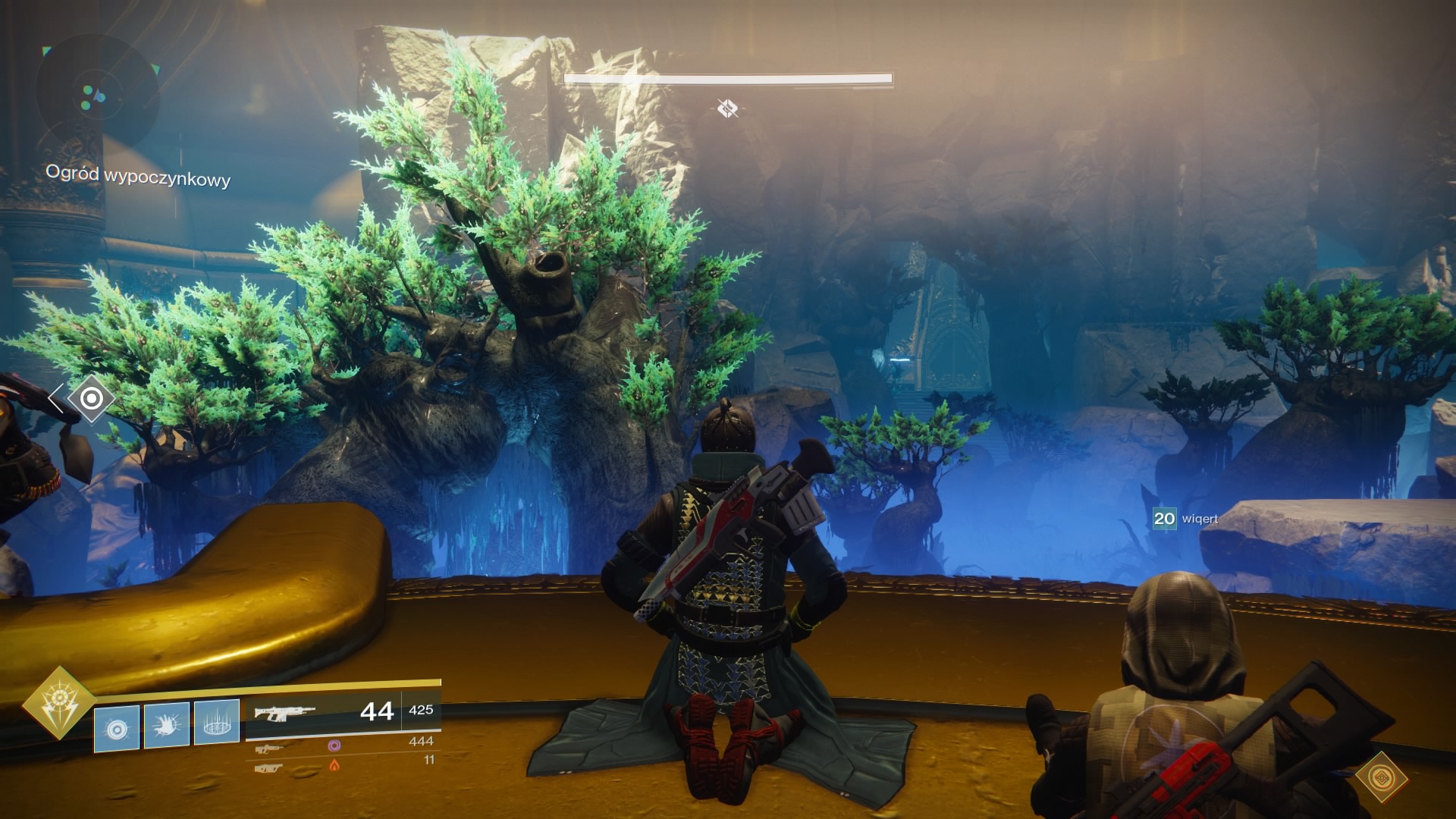Use the hand melee ability icon
The height and width of the screenshot is (819, 1456).
[167, 726]
